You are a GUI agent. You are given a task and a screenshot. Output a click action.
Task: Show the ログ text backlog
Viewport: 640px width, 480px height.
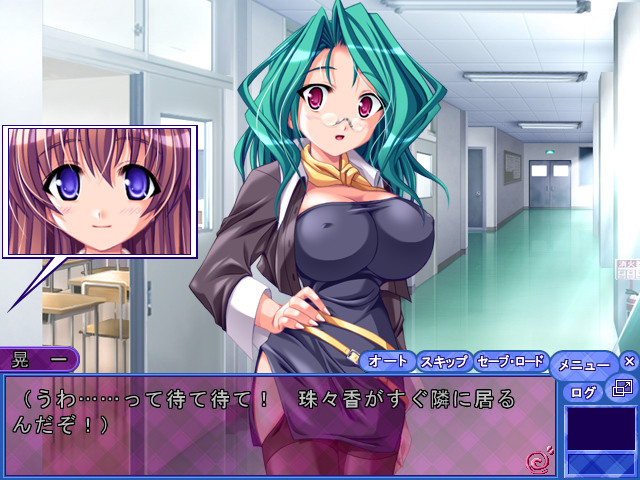(x=583, y=390)
